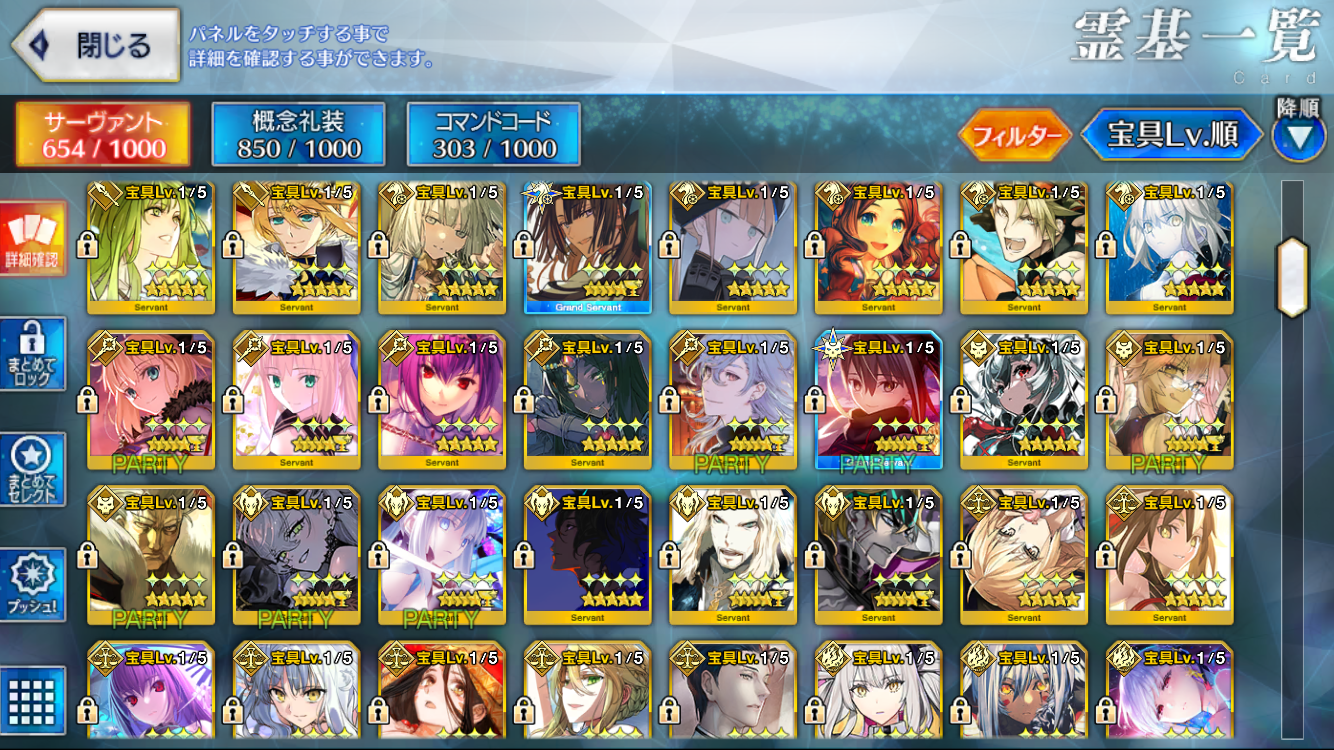The height and width of the screenshot is (750, 1334).
Task: Close the spirit origin list with 閉じる
Action: click(x=95, y=45)
